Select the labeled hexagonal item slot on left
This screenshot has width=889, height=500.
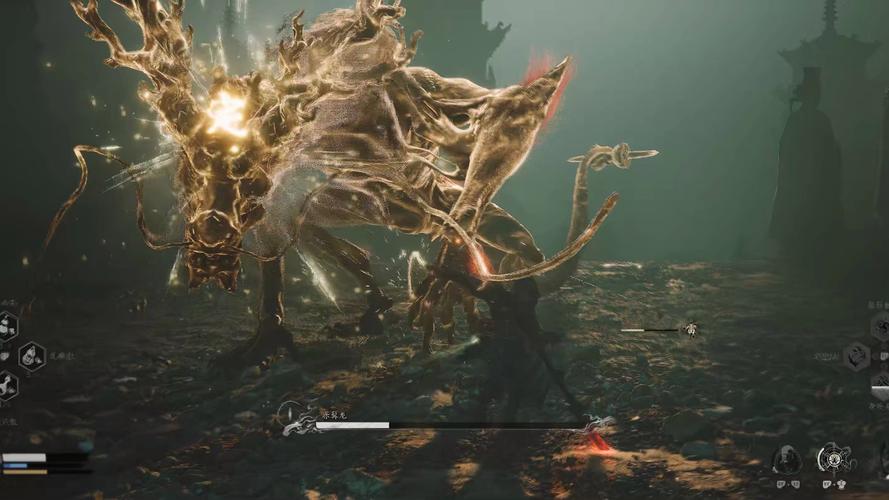point(31,355)
